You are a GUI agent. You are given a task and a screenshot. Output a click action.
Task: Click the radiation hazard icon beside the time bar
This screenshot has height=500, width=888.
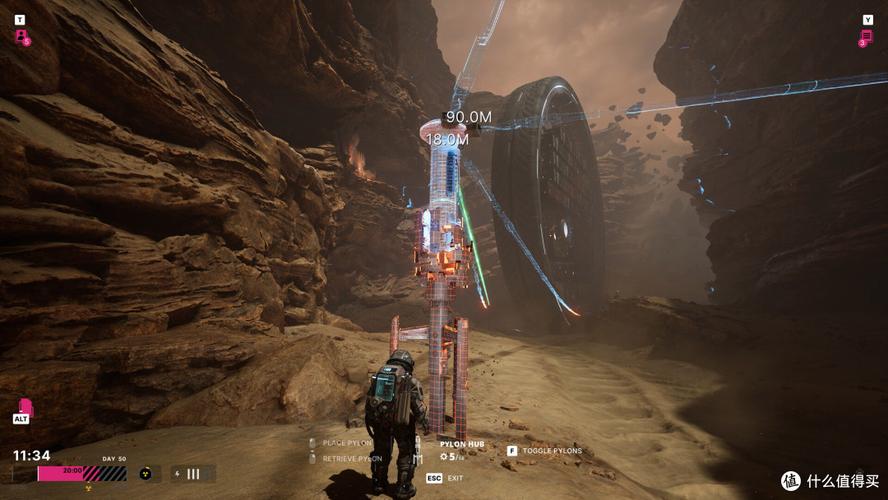[x=144, y=473]
